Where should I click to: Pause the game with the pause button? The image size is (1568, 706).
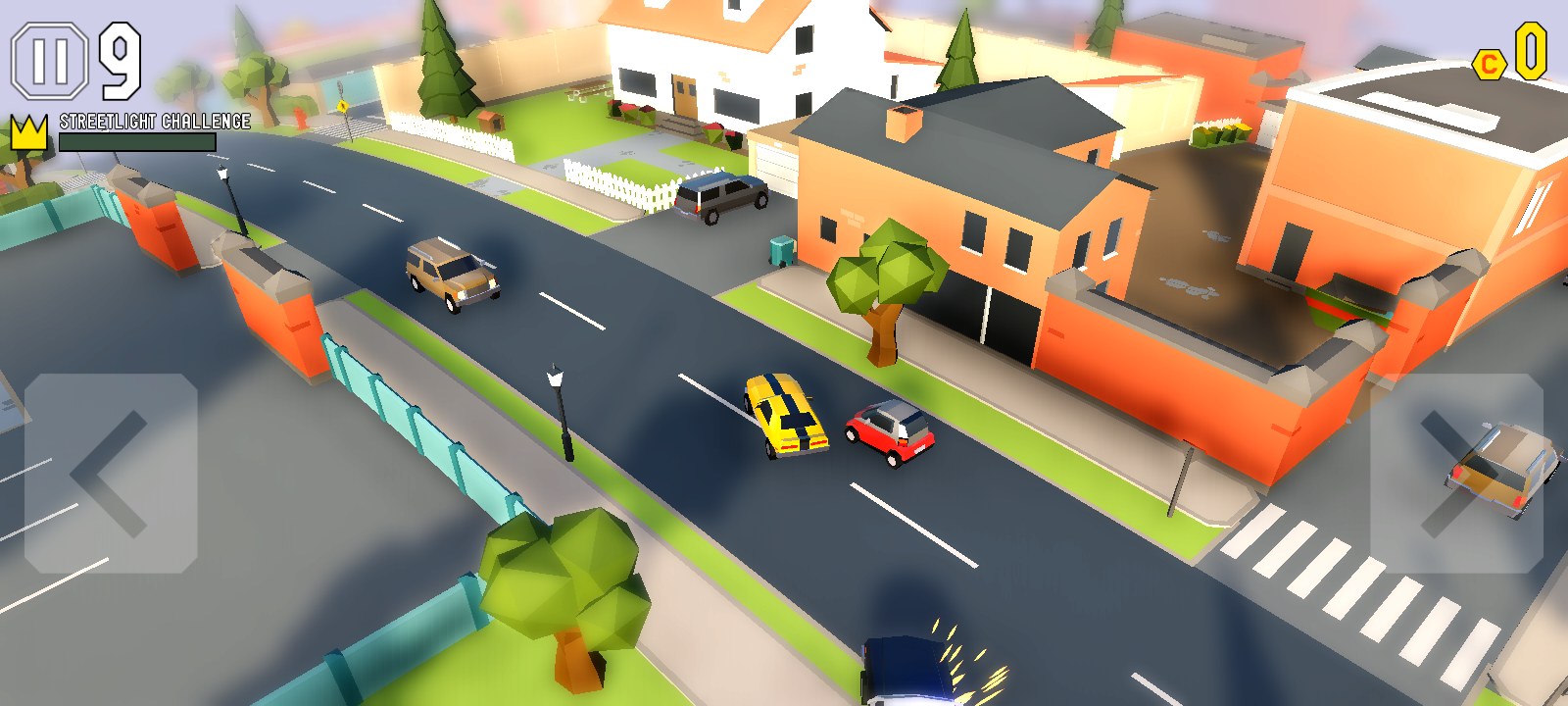point(50,61)
